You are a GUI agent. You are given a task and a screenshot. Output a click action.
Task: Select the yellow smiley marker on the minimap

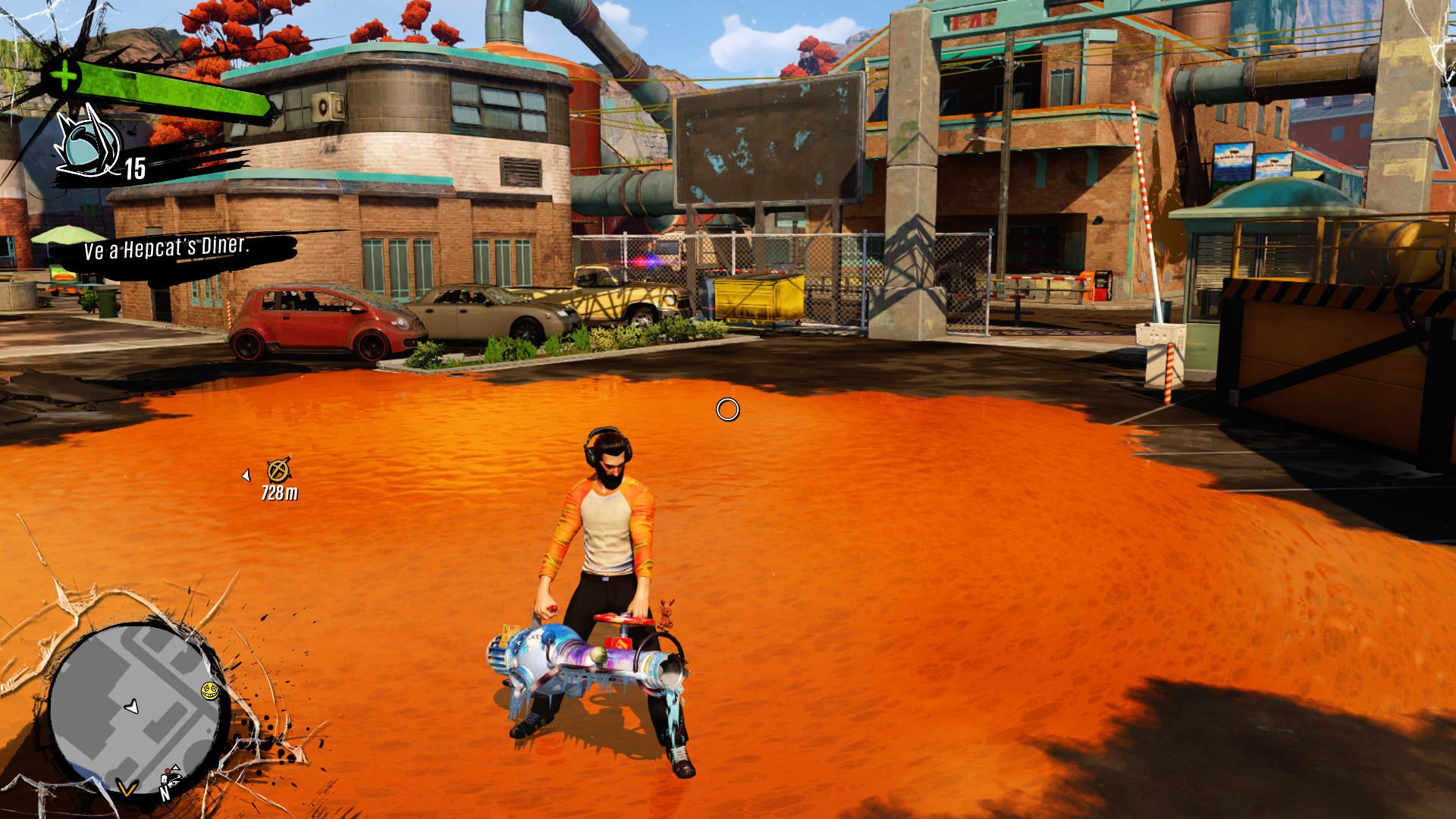[209, 690]
